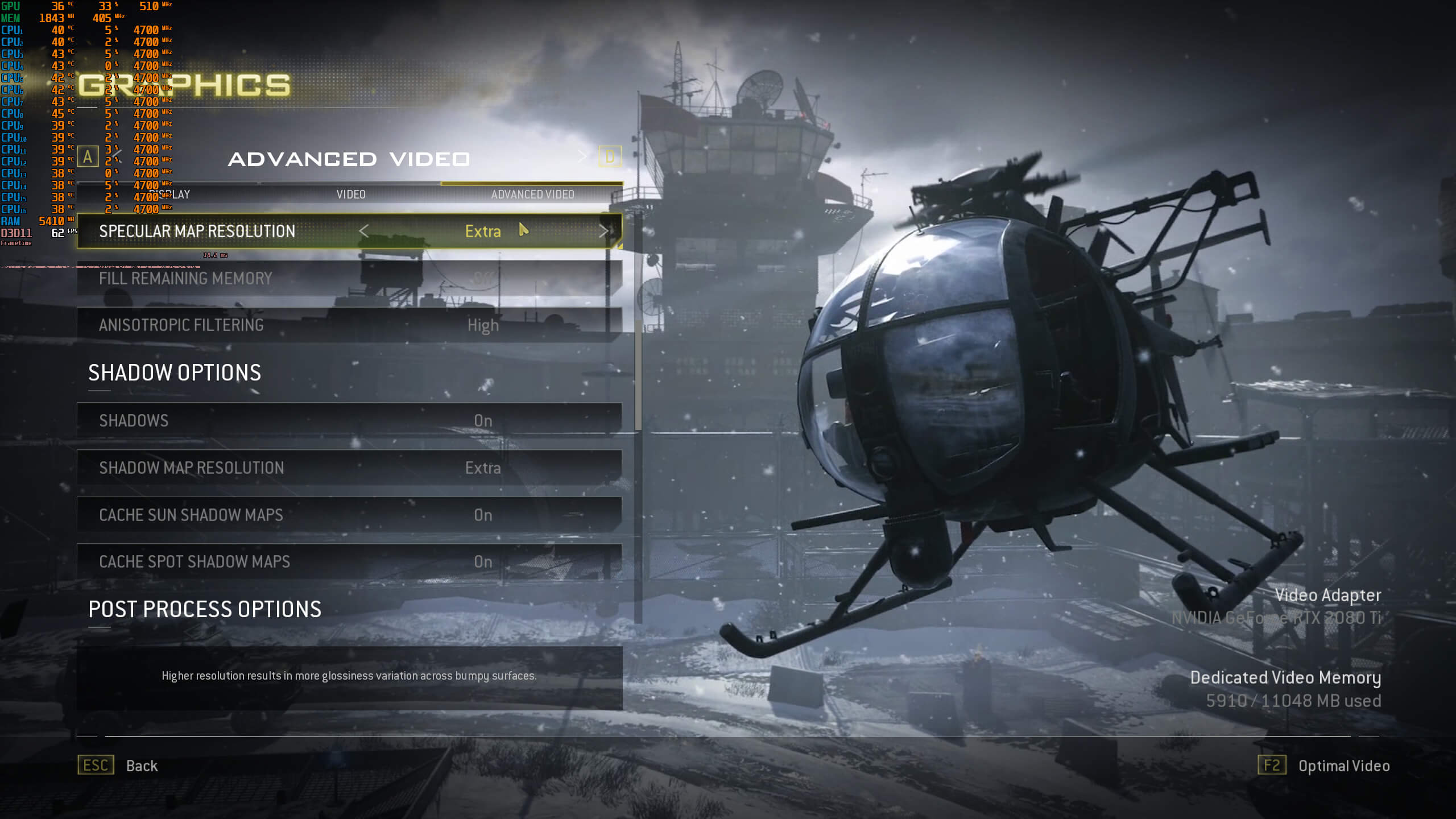Choose the Anisotropic Filtering setting row

click(x=349, y=325)
